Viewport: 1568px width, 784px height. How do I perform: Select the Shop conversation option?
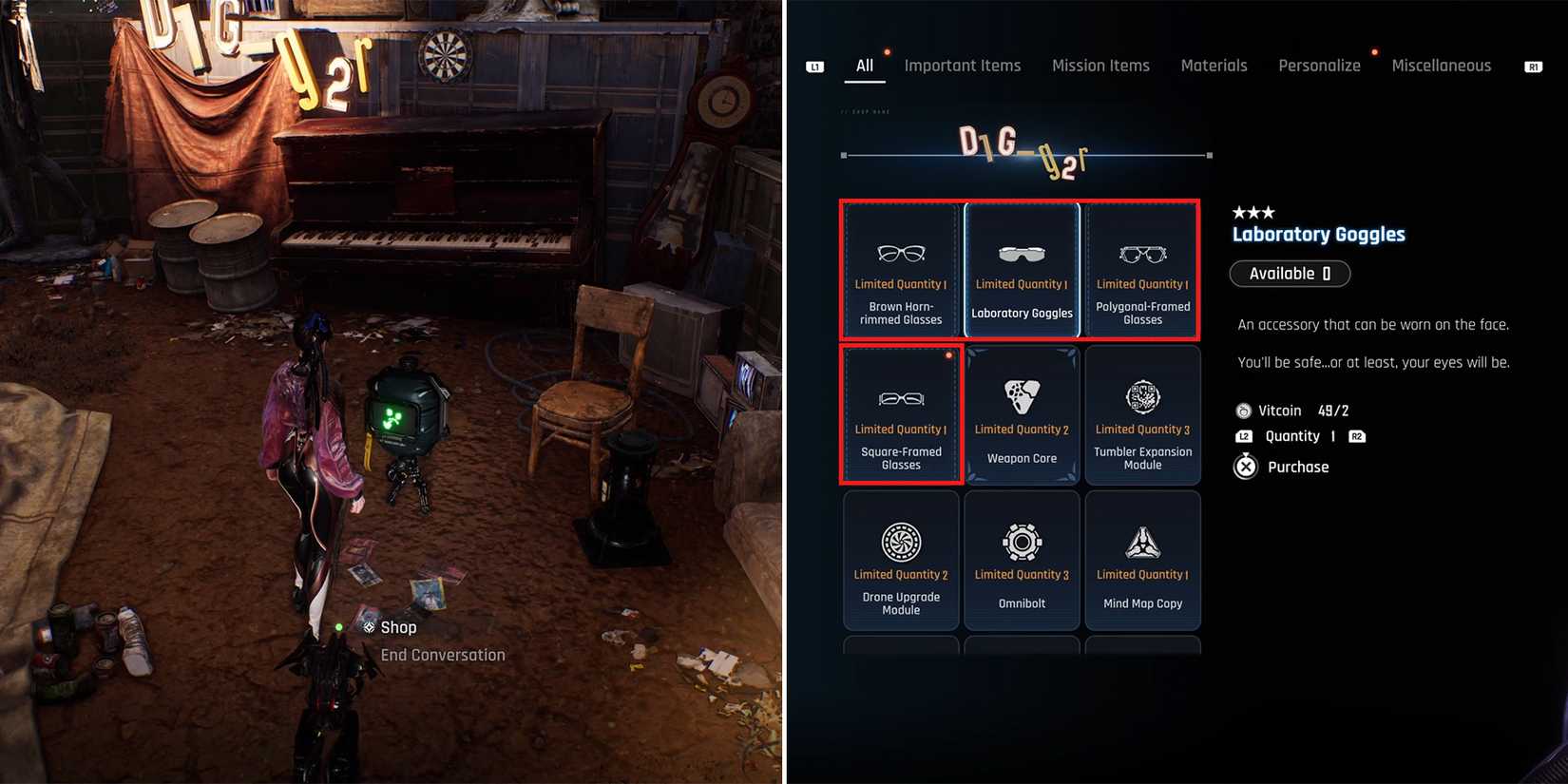point(399,626)
